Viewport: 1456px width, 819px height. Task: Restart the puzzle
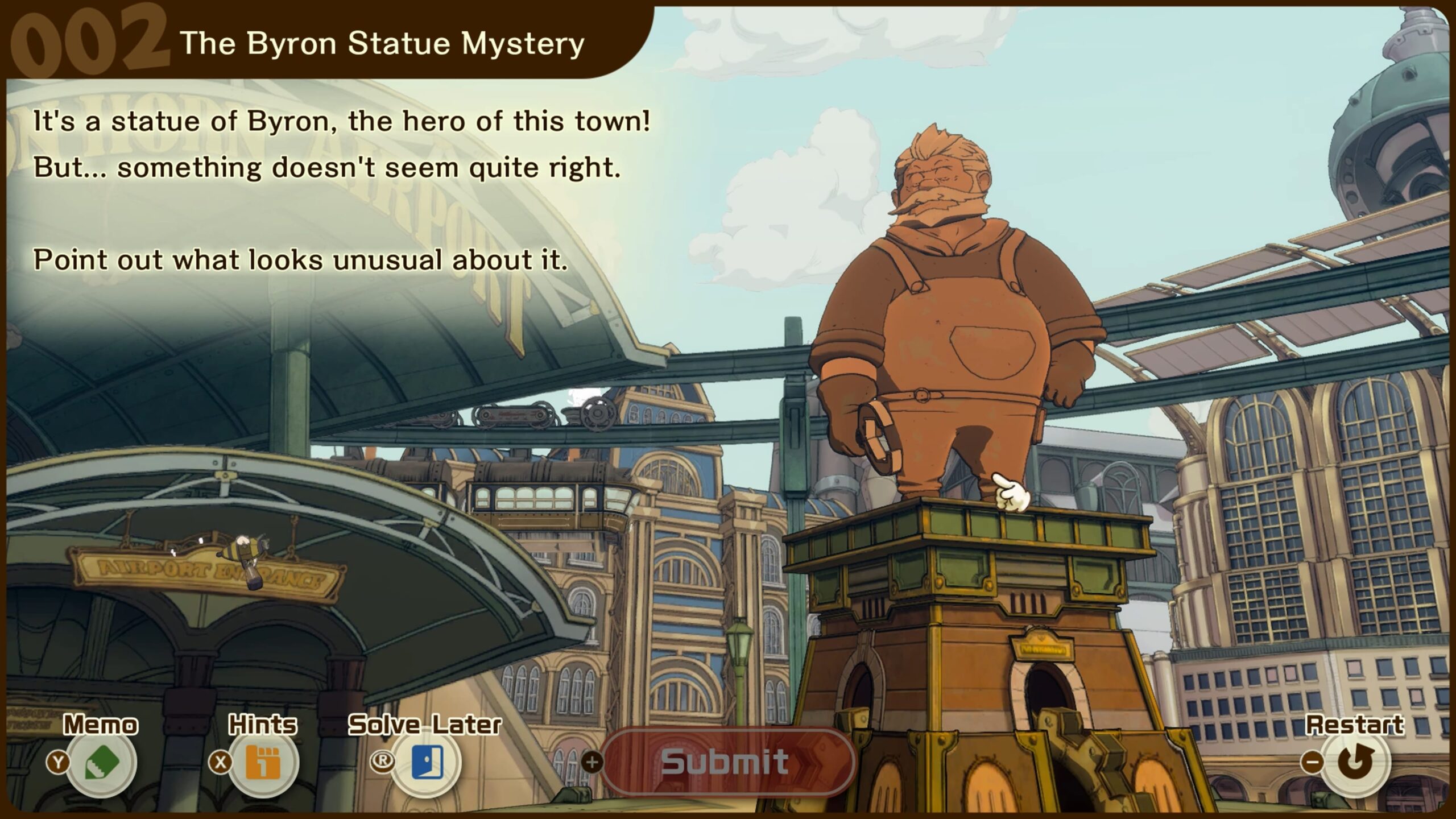1355,762
